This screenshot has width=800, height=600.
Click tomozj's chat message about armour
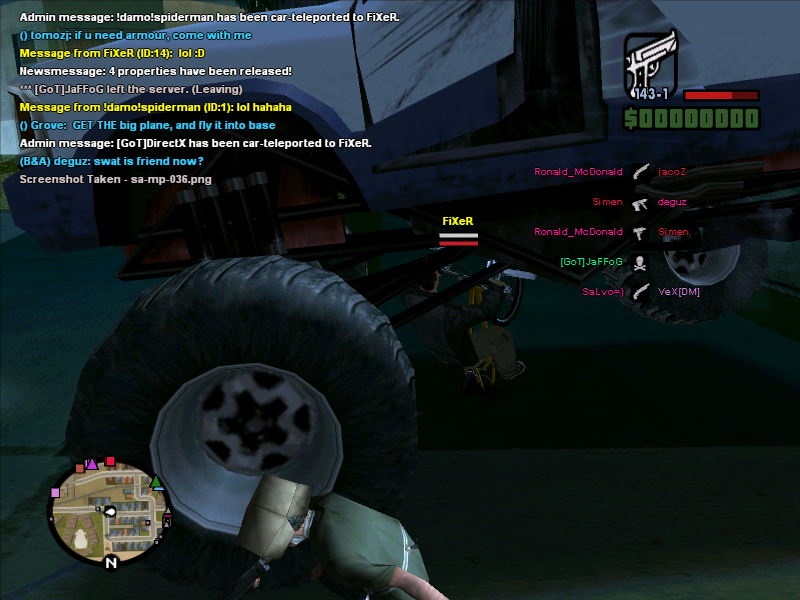coord(135,35)
